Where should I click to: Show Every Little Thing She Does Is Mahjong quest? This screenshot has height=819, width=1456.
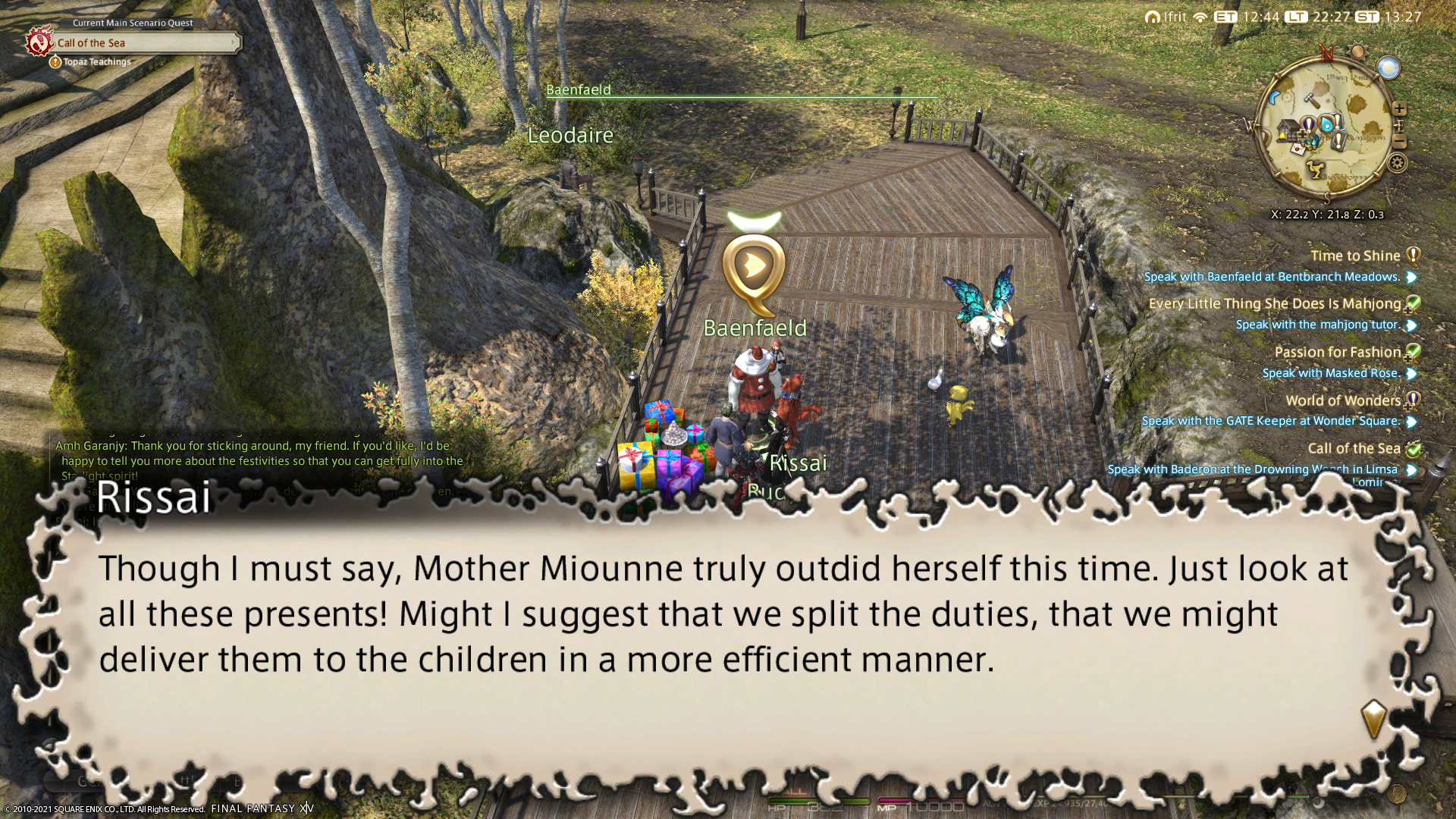pyautogui.click(x=1275, y=304)
